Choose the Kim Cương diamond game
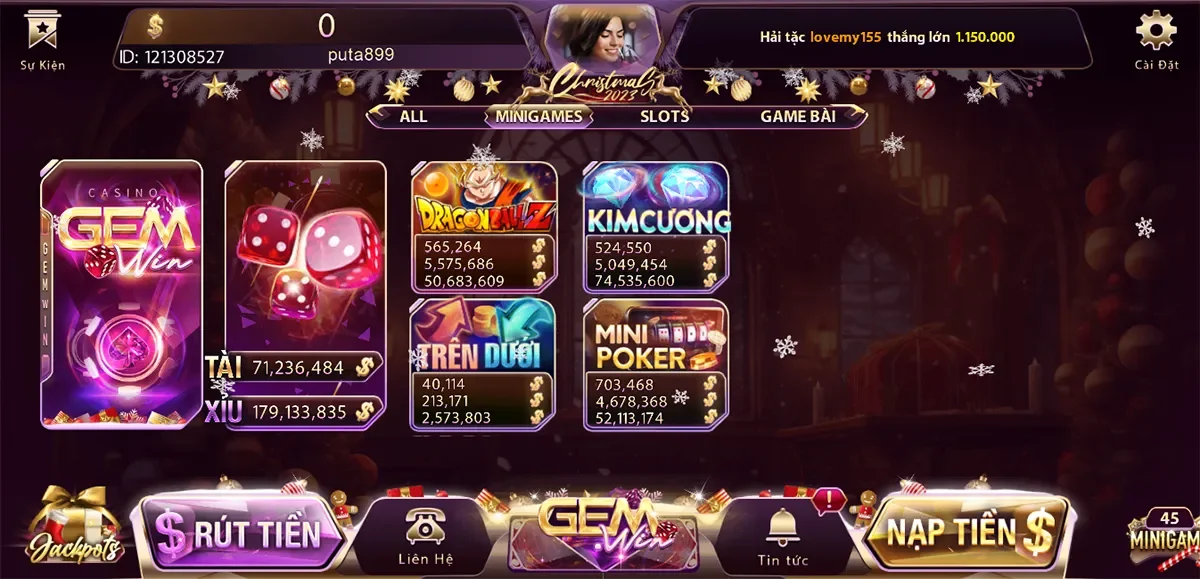 coord(656,226)
